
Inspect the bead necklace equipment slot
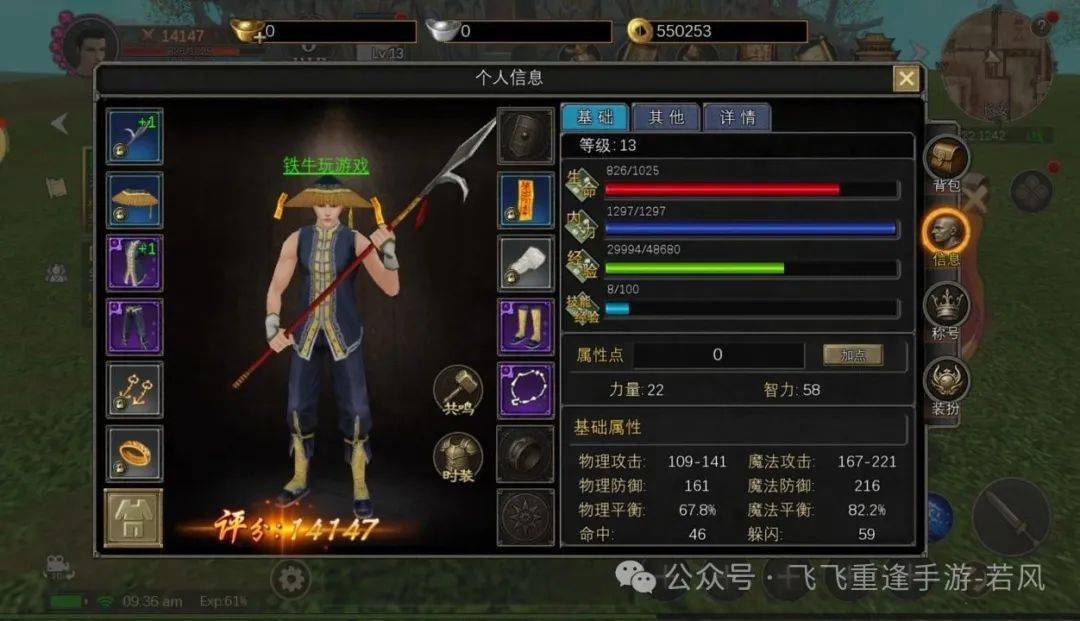pyautogui.click(x=525, y=389)
